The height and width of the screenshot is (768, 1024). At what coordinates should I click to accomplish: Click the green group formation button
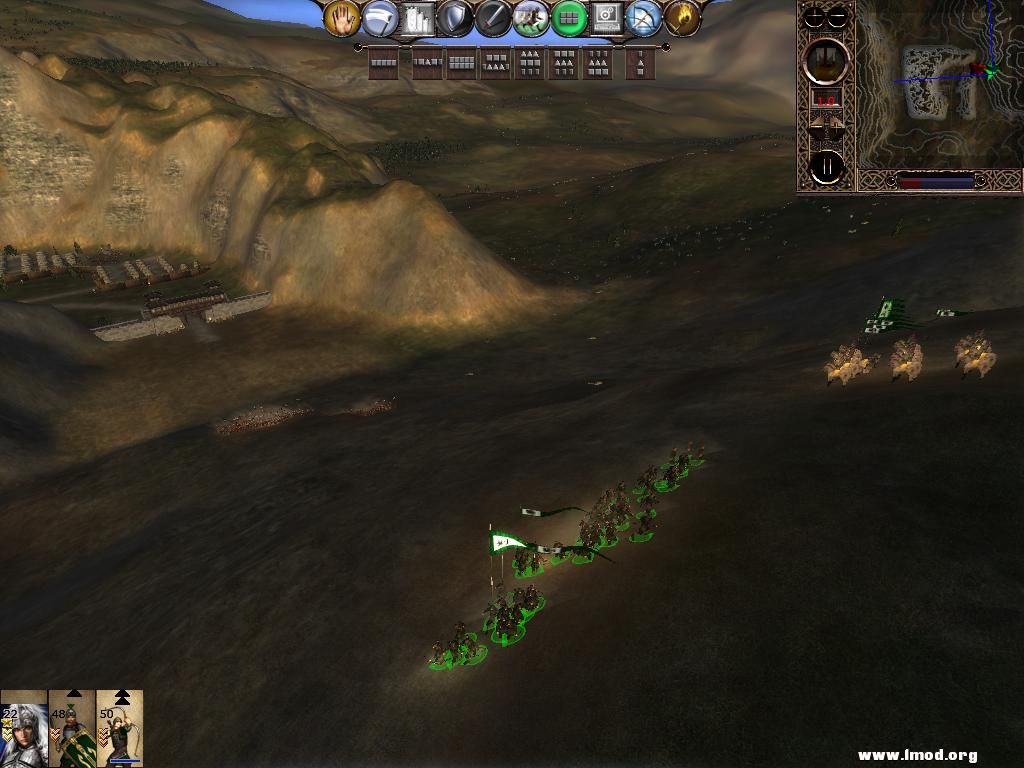pos(569,18)
